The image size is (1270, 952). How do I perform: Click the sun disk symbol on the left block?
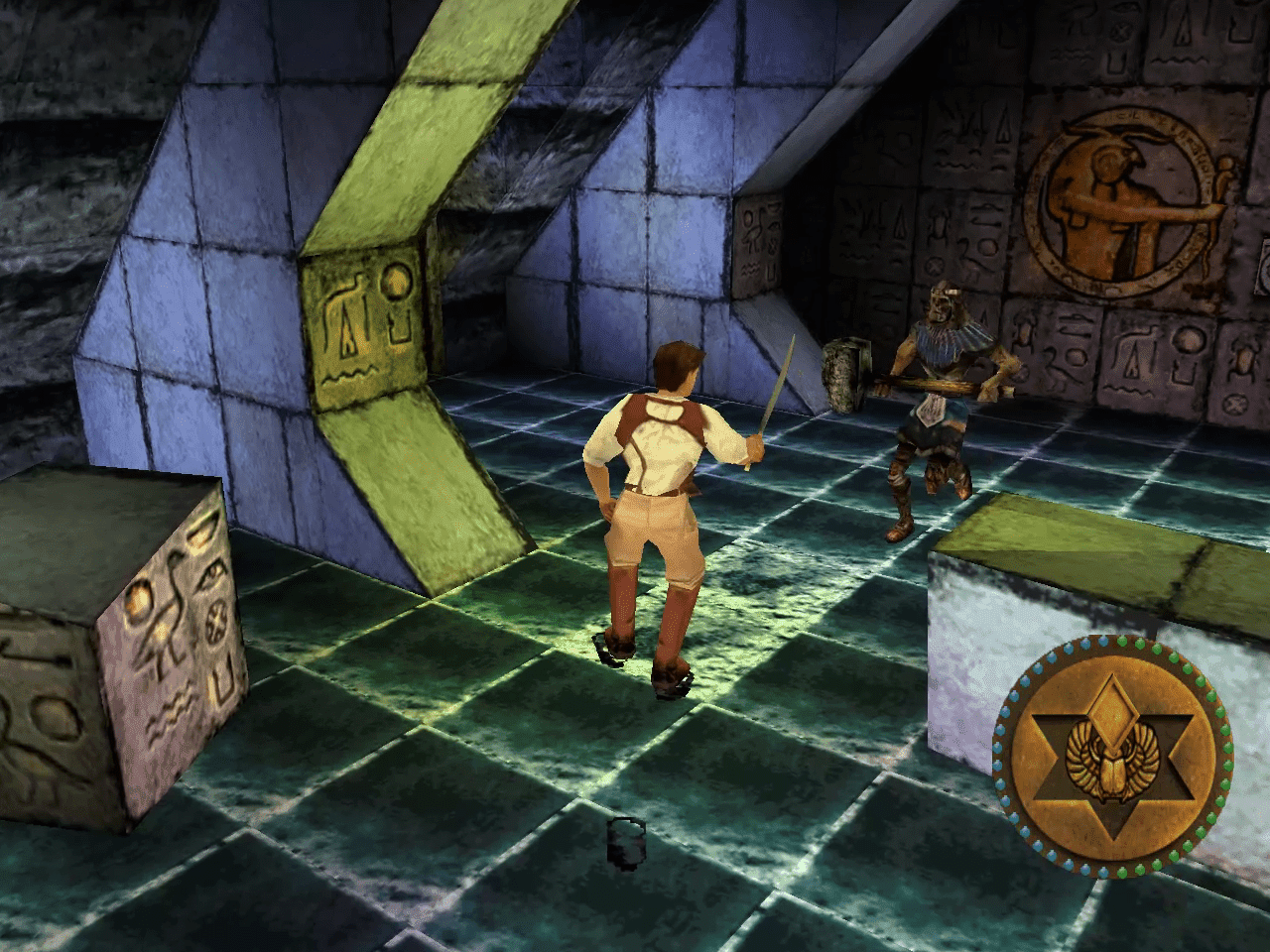click(x=139, y=598)
